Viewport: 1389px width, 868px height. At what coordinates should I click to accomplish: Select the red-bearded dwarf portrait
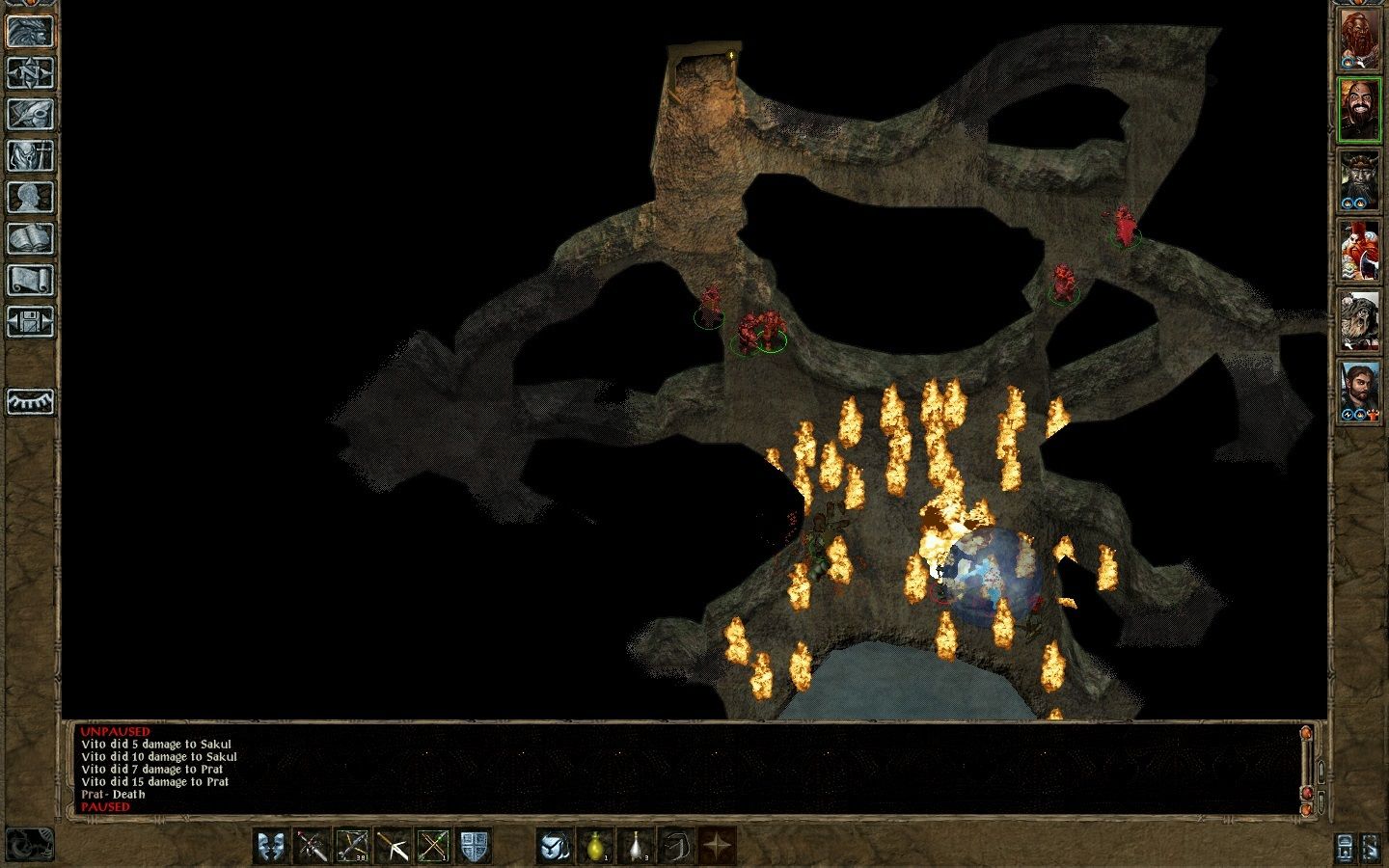1358,40
